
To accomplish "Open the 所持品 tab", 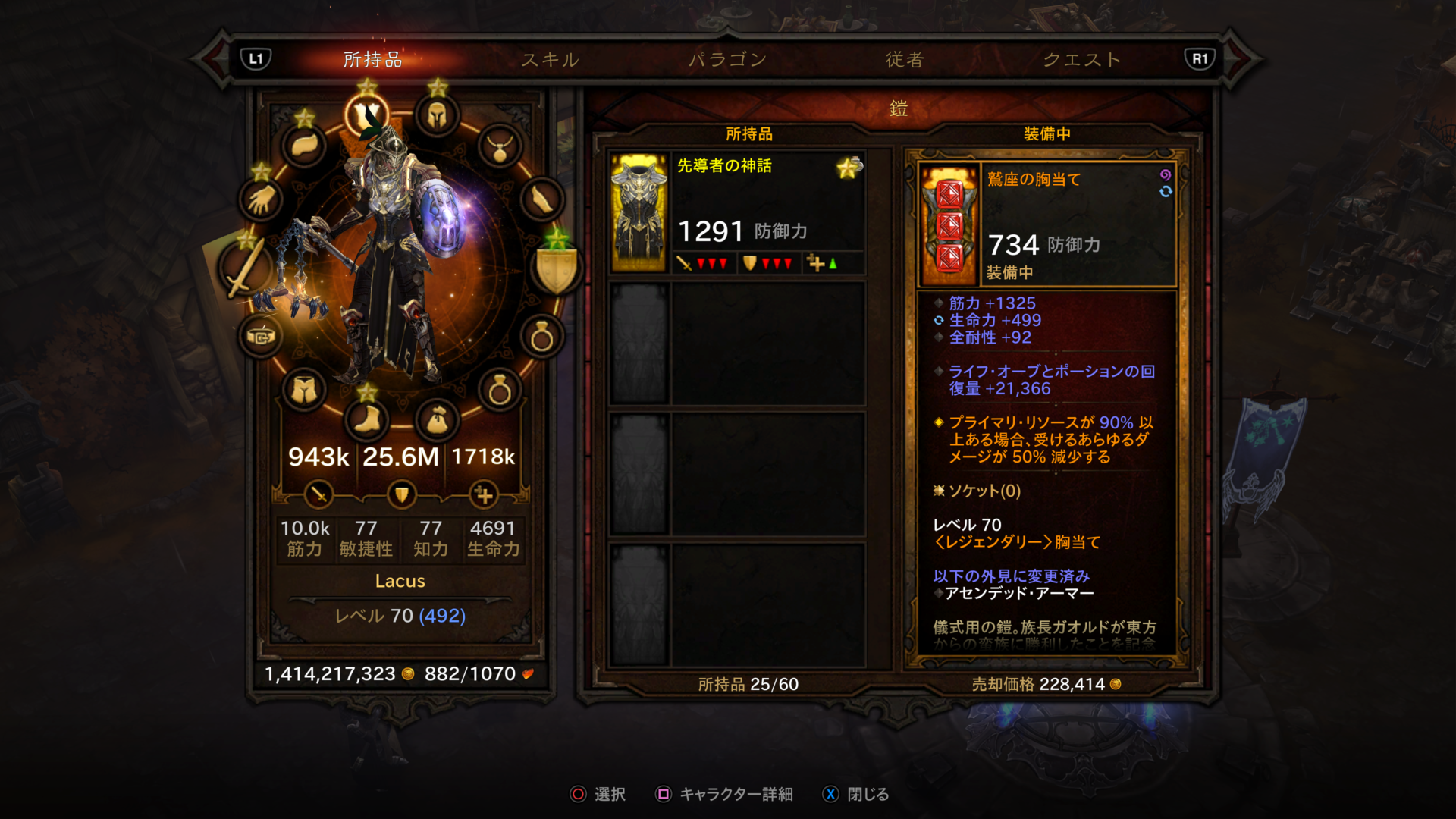I will click(x=372, y=59).
